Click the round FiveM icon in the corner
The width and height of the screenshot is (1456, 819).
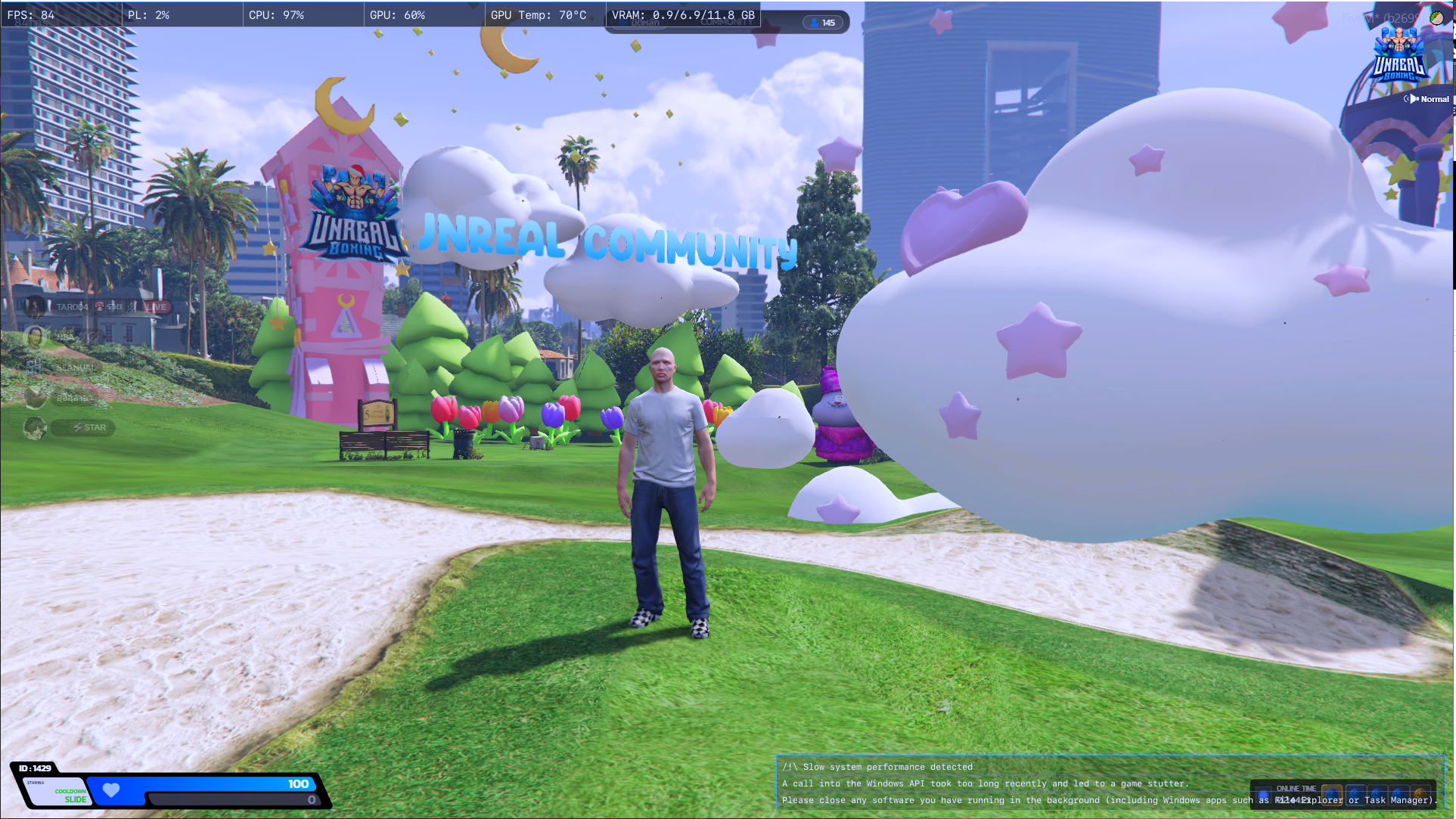[1436, 17]
